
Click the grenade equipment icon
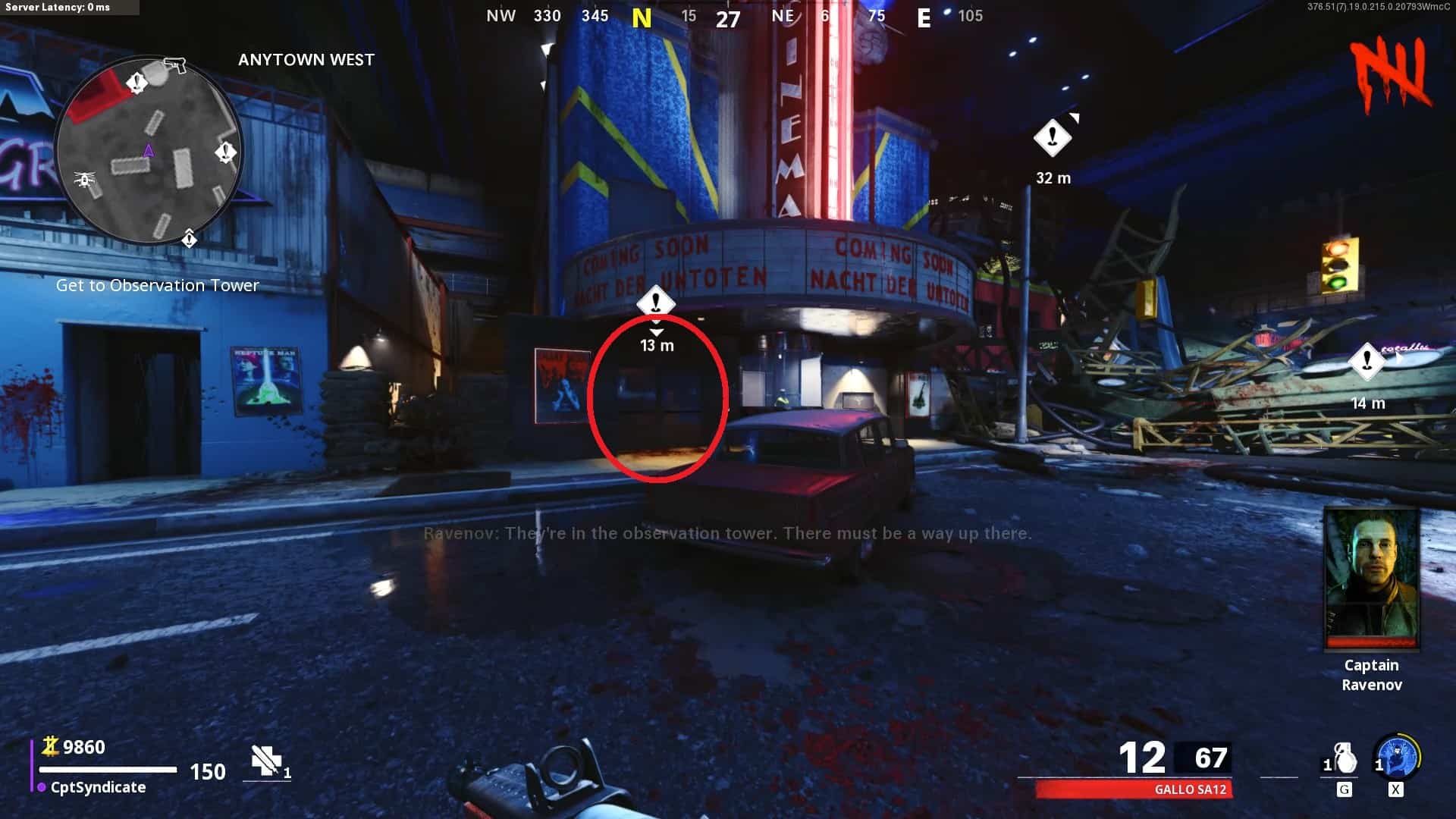(1344, 758)
